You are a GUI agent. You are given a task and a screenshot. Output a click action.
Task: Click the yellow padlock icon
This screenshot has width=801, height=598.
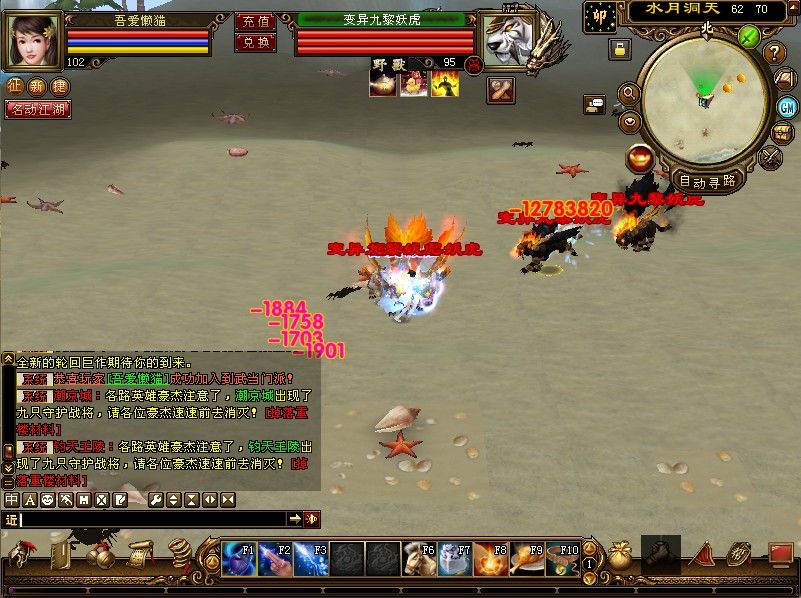pos(620,48)
